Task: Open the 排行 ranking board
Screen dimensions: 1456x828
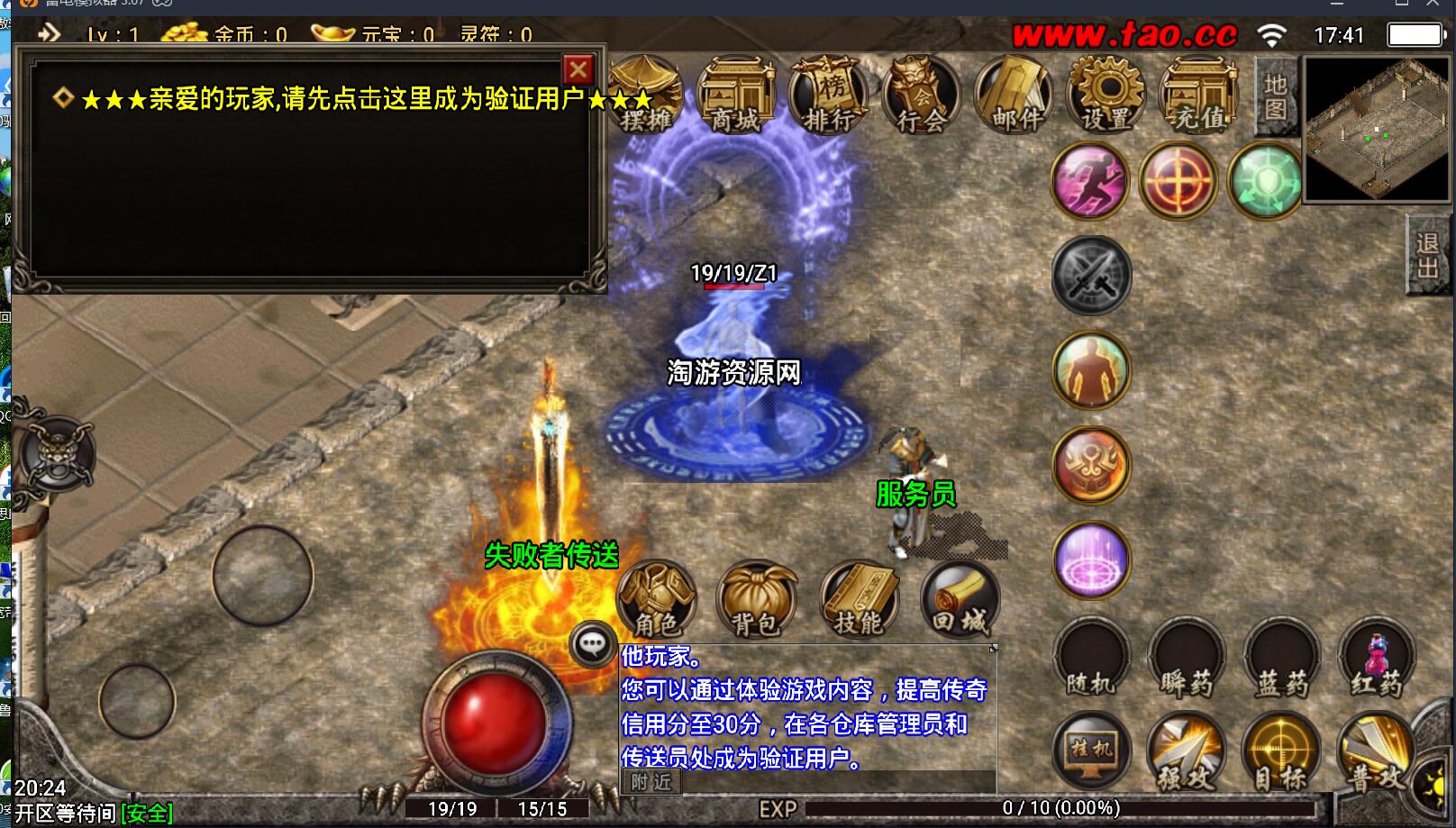Action: [x=828, y=96]
